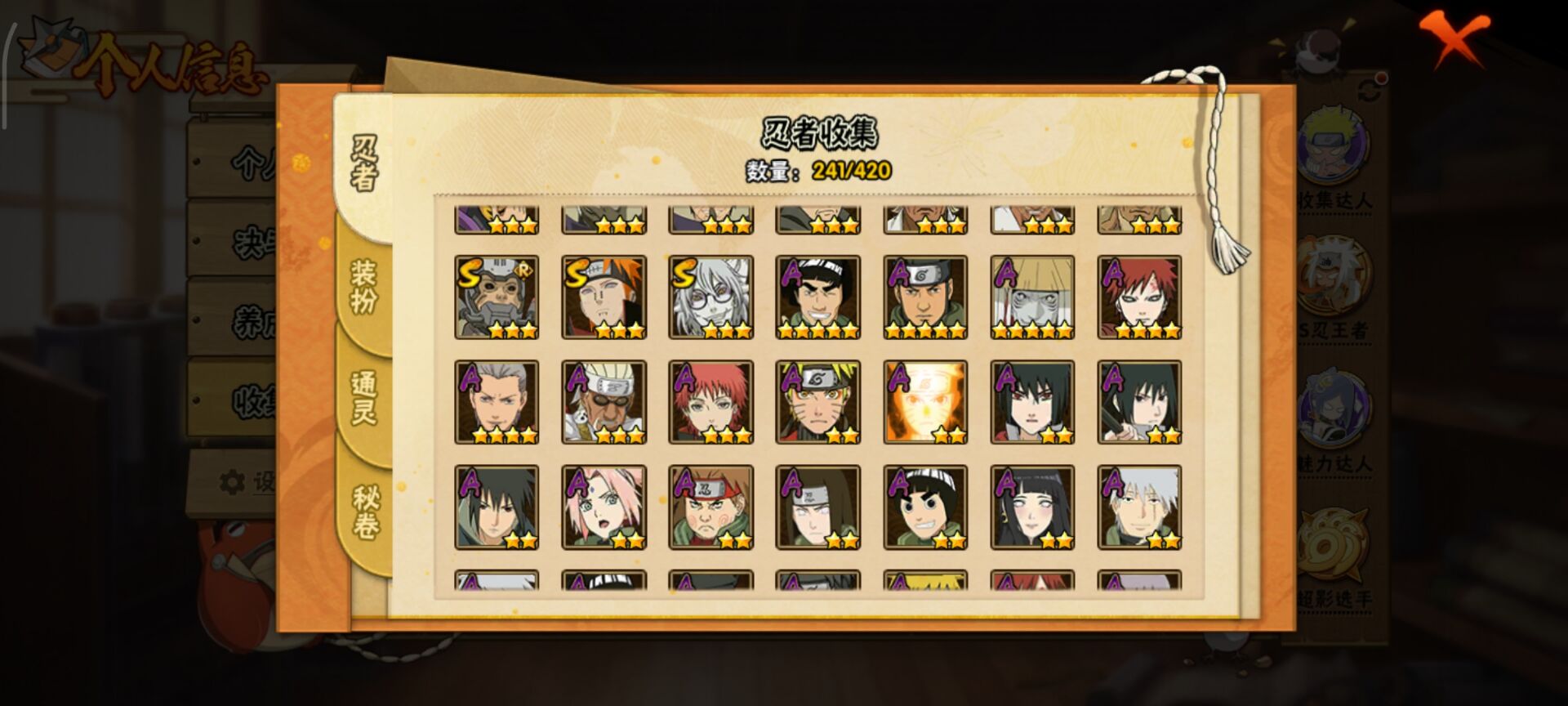This screenshot has height=706, width=1568.
Task: Choose the Might Guy A-rank portrait
Action: [817, 297]
